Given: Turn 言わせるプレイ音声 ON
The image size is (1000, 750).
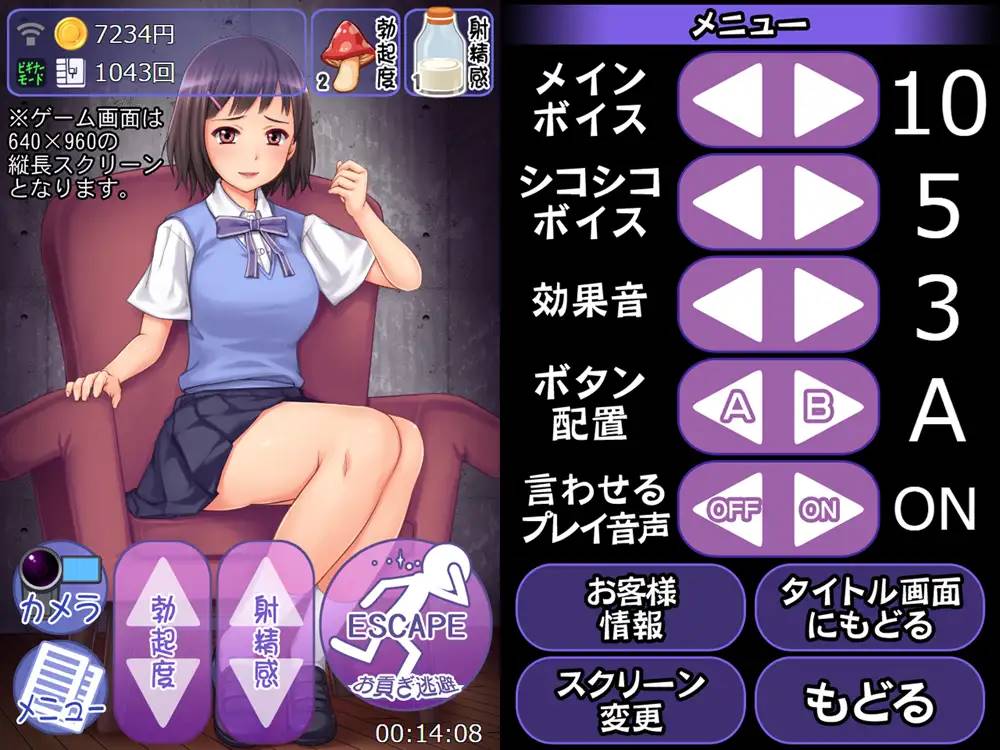Looking at the screenshot, I should [826, 509].
